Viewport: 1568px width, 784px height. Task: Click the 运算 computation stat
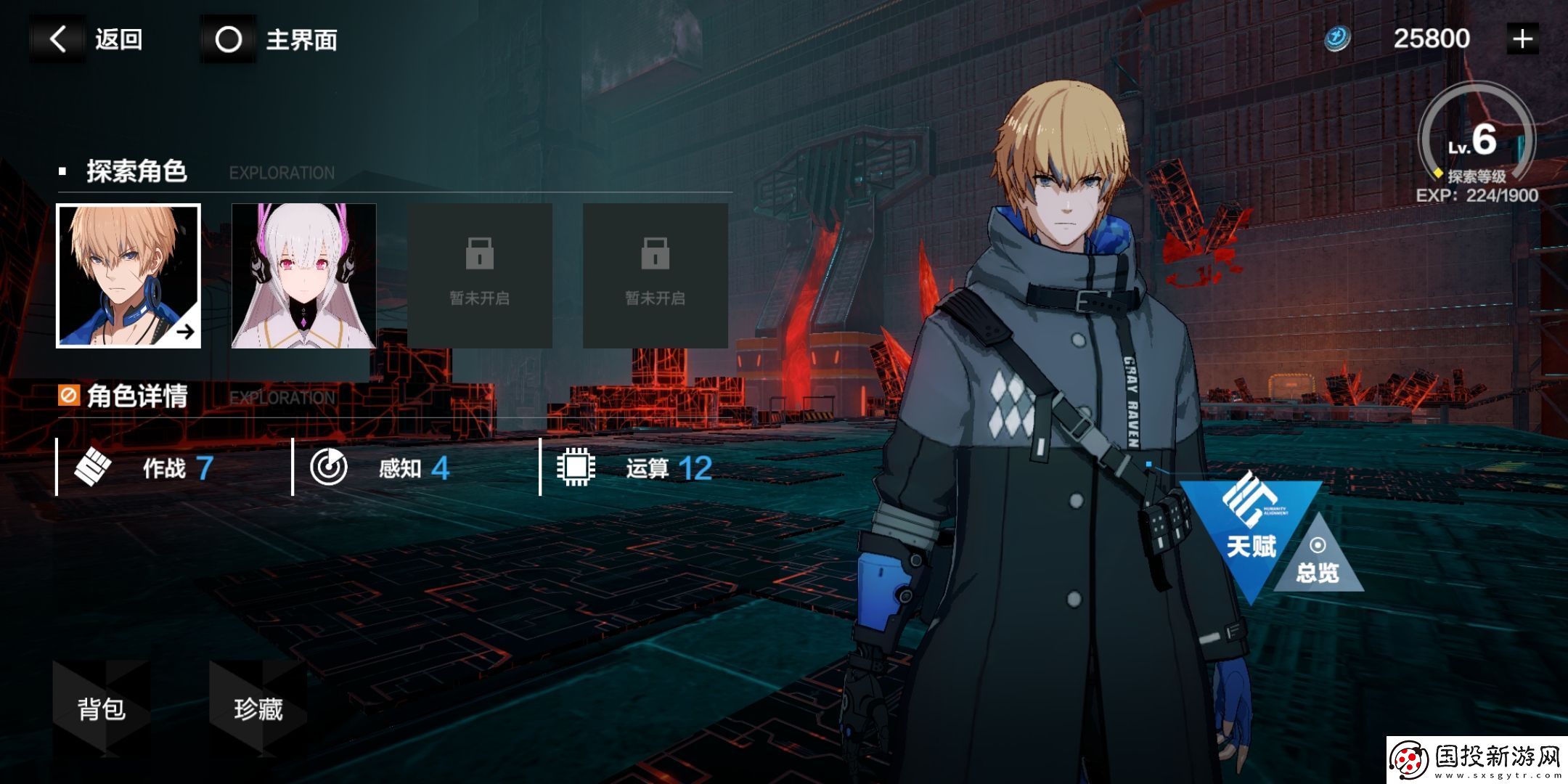635,468
